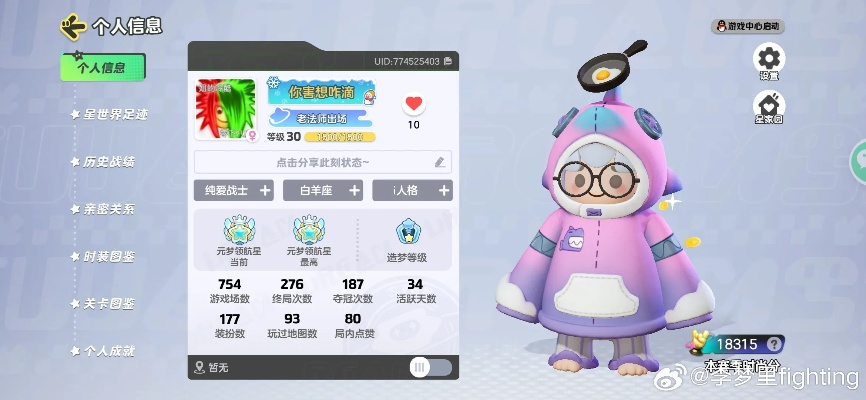Click the question mark beside 18315
866x400 pixels.
click(x=772, y=344)
